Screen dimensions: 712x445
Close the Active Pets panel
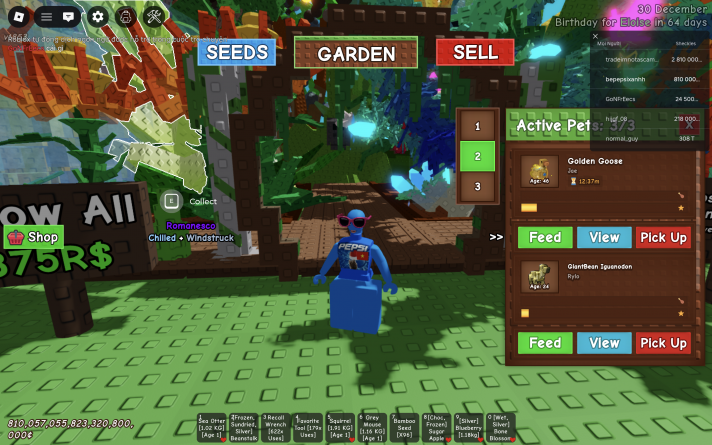click(689, 126)
